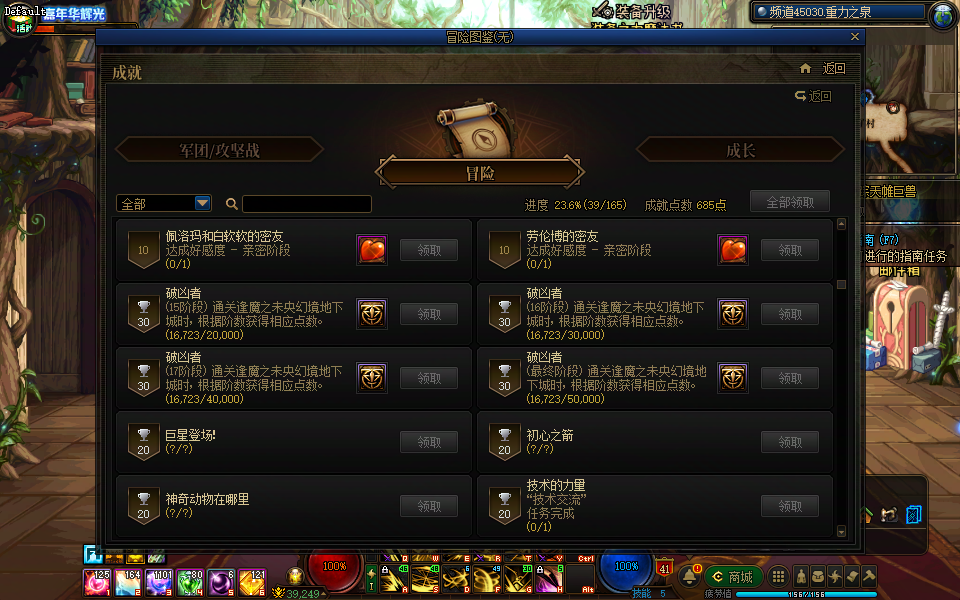Viewport: 960px width, 600px height.
Task: Click the heart reward icon for 劳伦博的密友
Action: pyautogui.click(x=733, y=250)
